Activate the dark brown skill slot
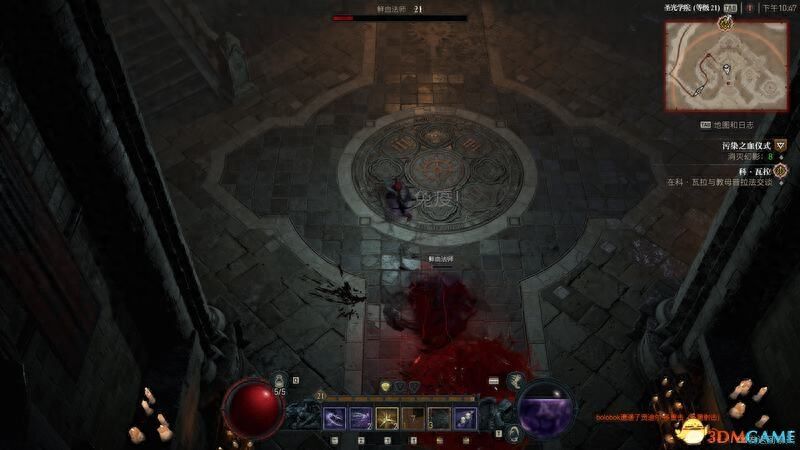 [411, 416]
